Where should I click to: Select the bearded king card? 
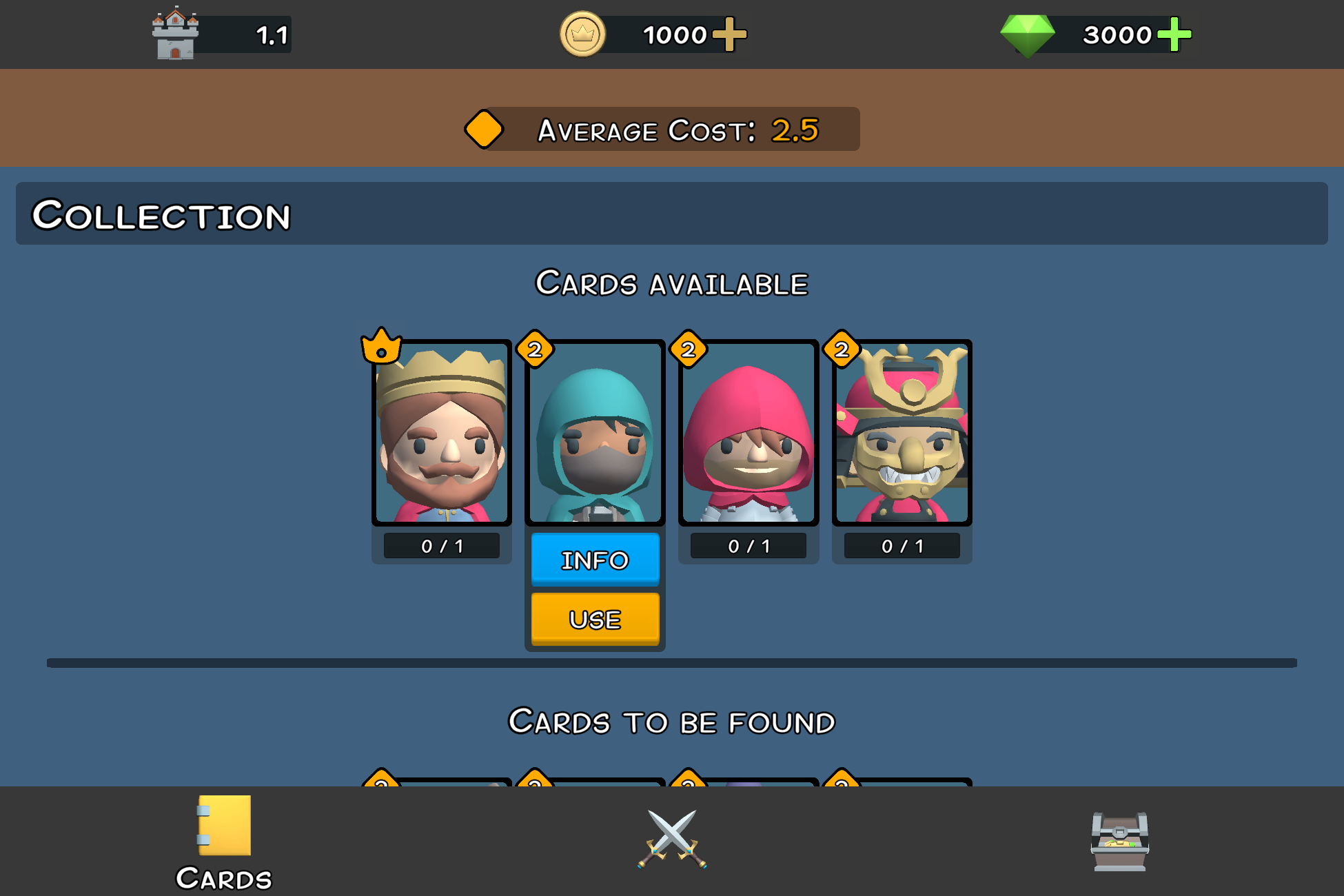[442, 433]
